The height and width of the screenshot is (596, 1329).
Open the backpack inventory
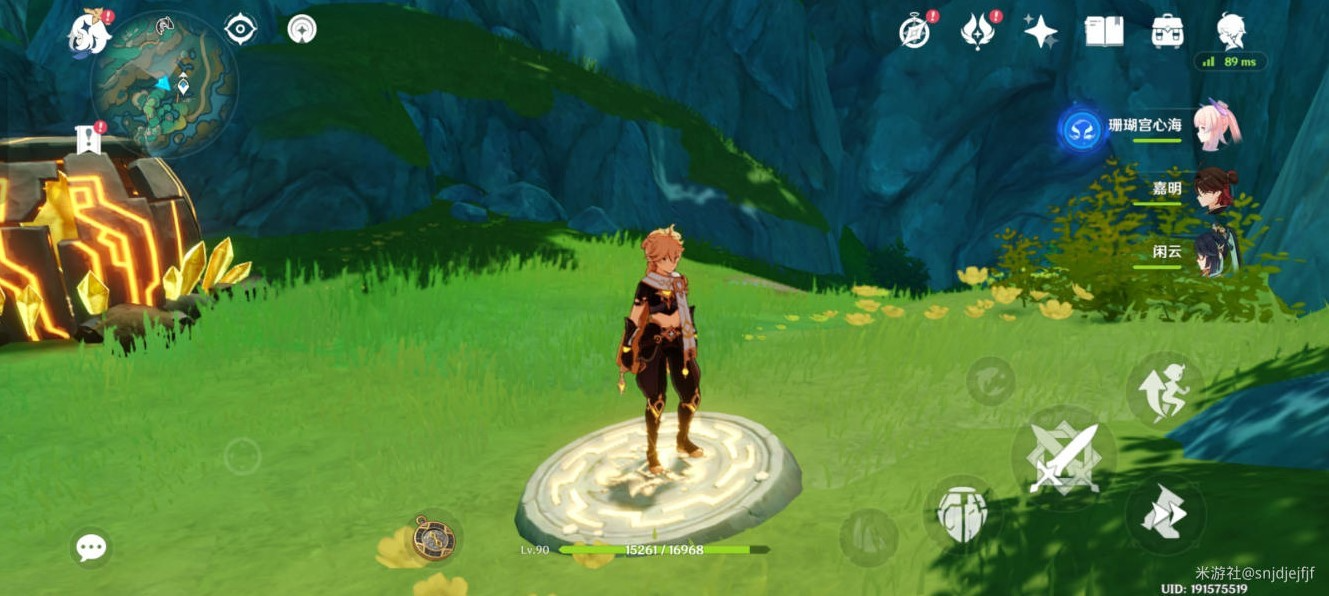click(1167, 32)
